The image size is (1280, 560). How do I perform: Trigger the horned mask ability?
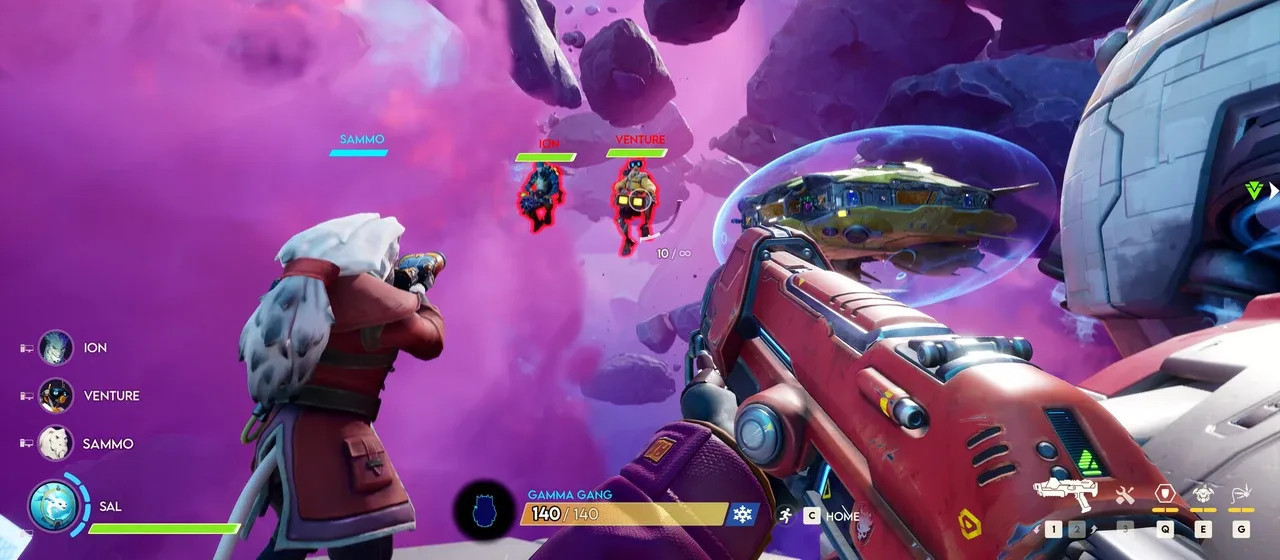tap(1203, 493)
